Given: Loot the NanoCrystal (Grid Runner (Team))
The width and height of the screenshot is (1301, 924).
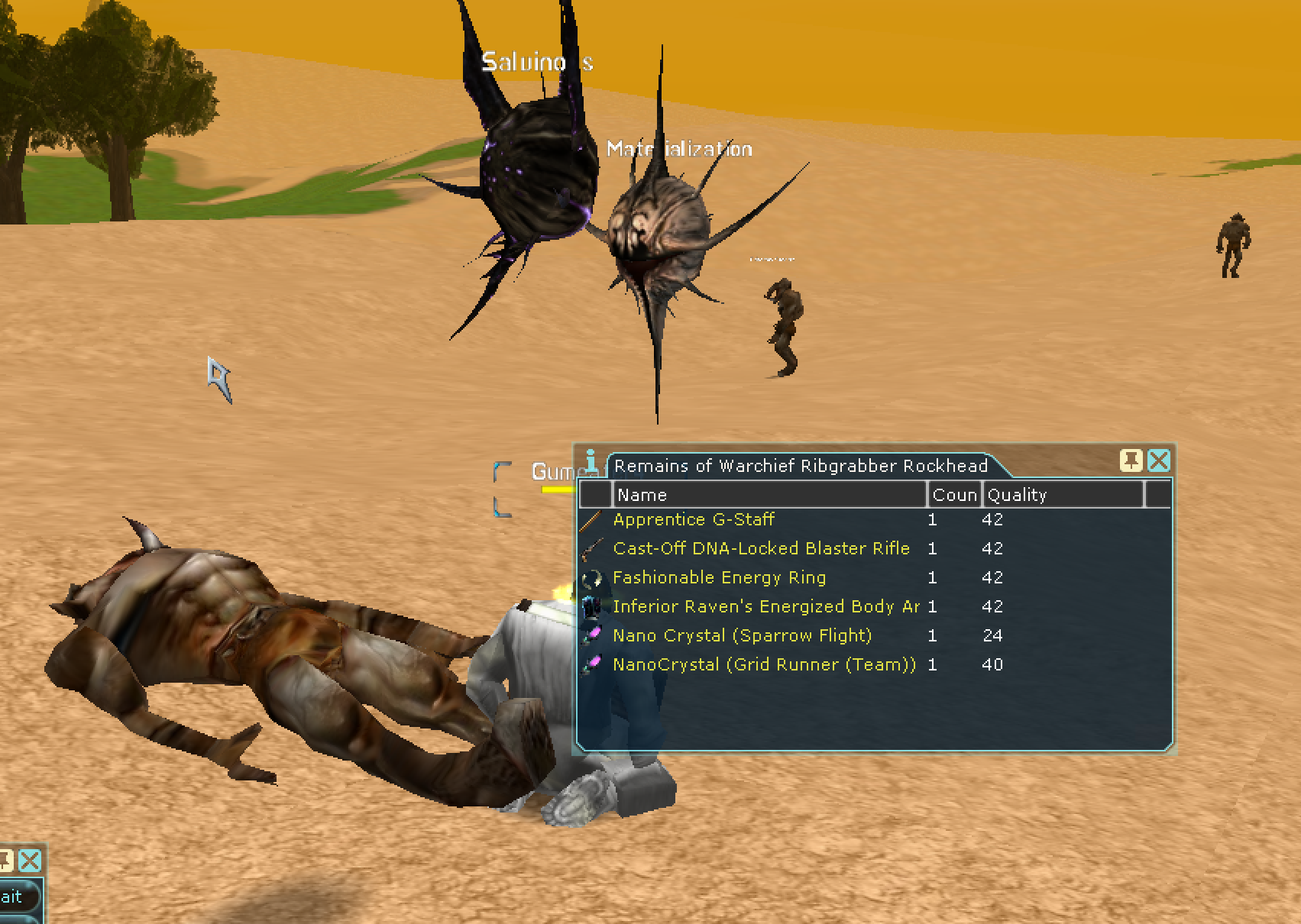Looking at the screenshot, I should (x=764, y=665).
